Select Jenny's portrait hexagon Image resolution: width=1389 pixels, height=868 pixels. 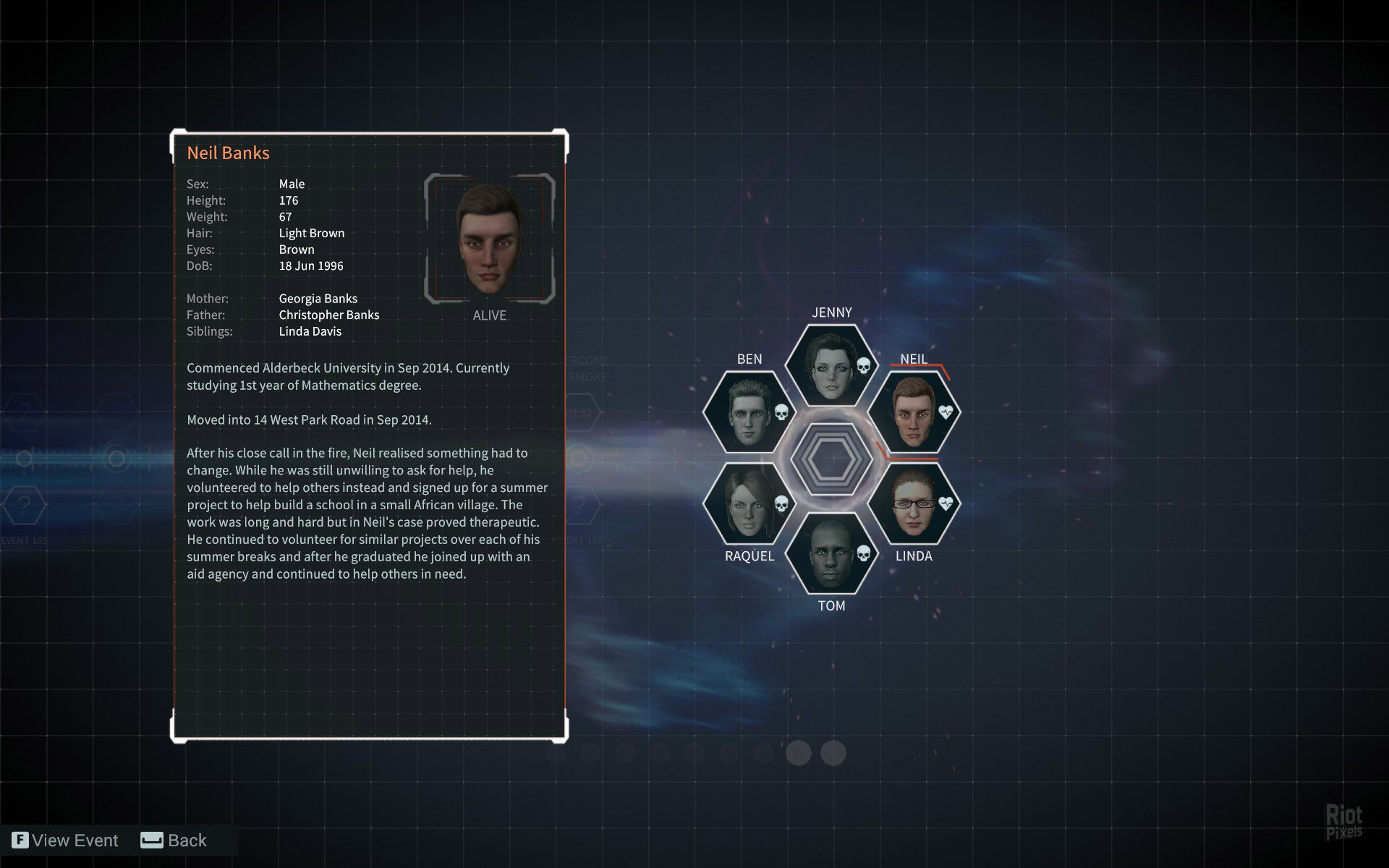(831, 365)
